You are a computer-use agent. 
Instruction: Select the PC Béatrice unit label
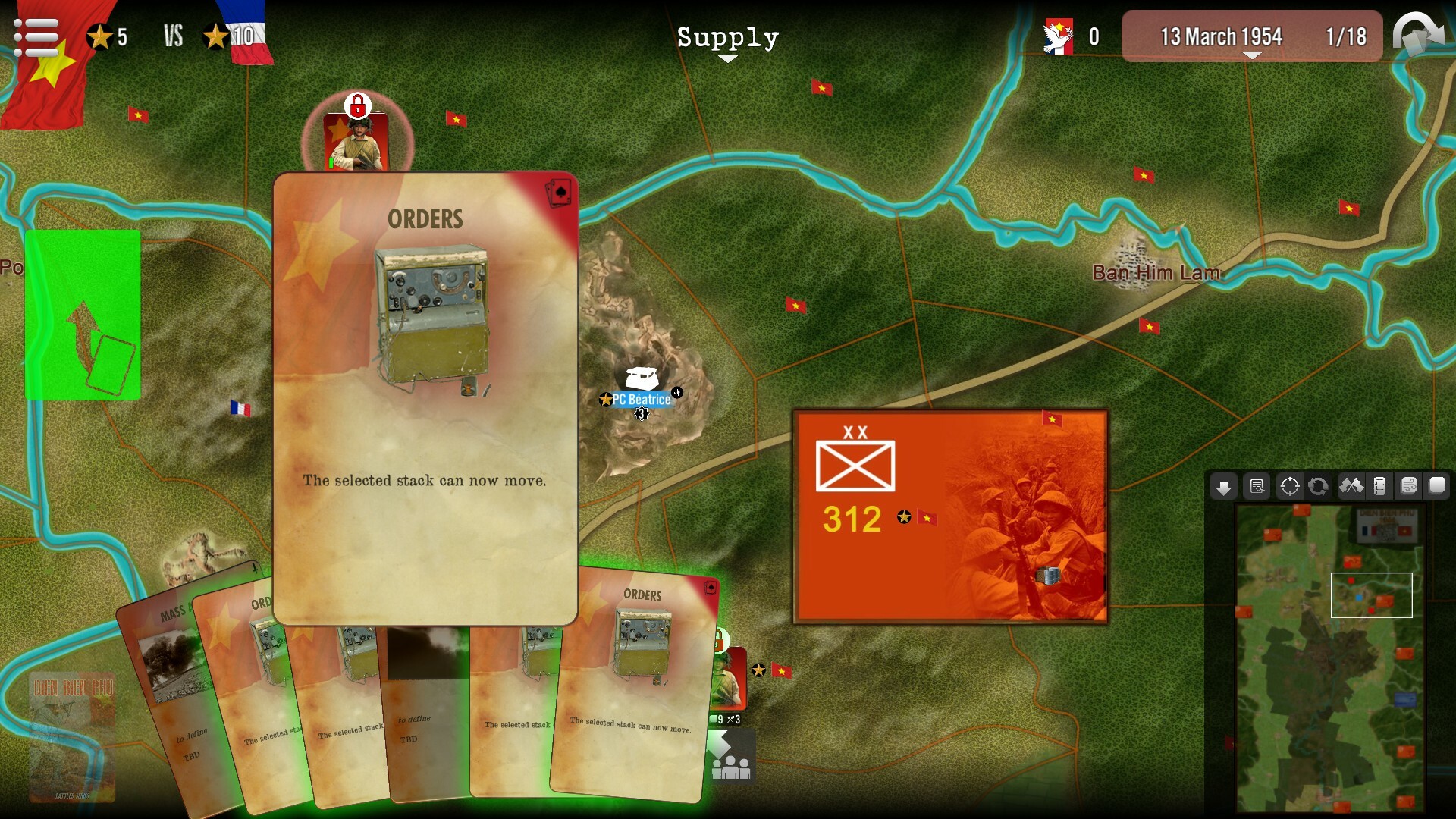[x=638, y=400]
